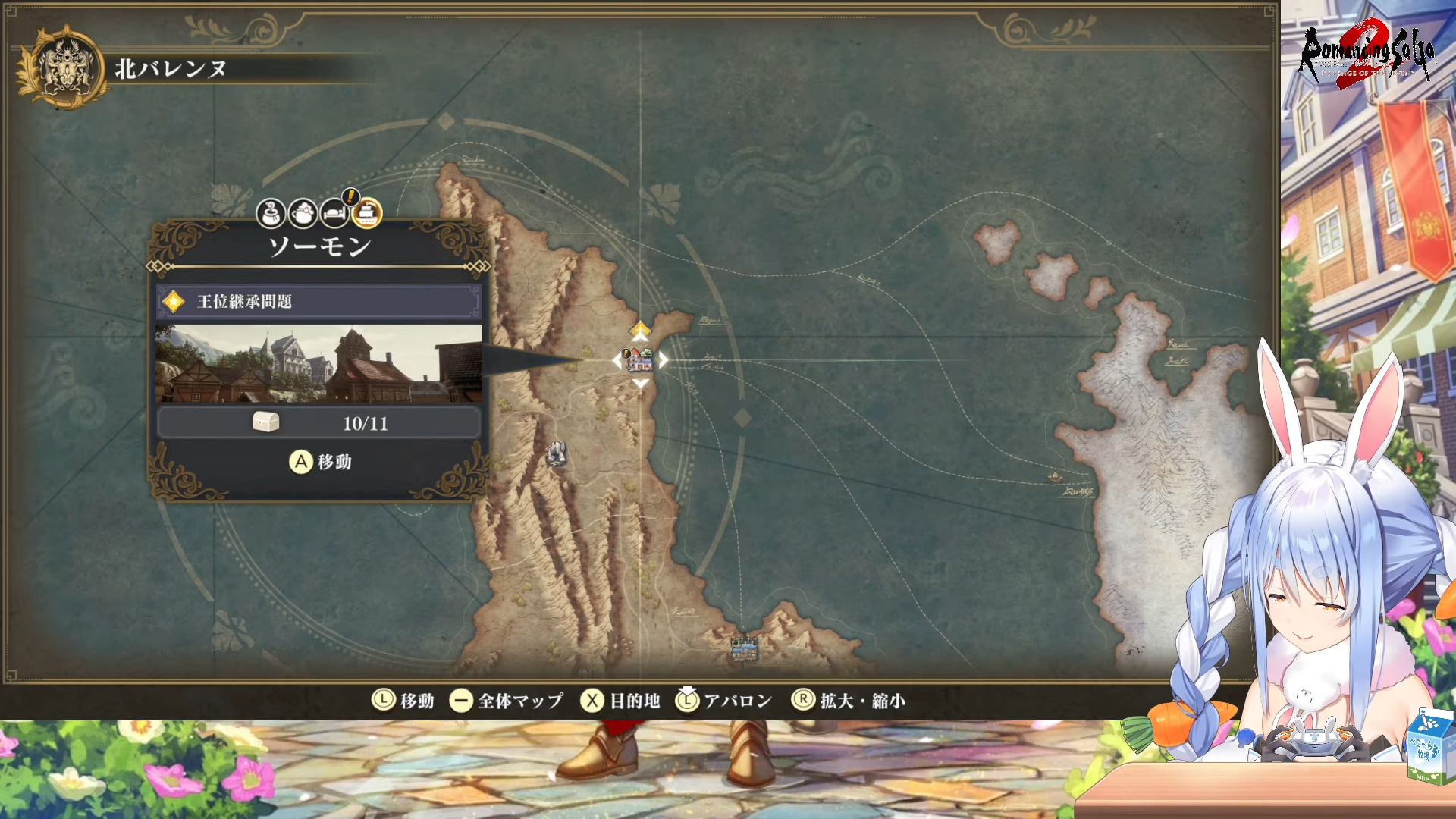Click the small ship marker at sea

(1055, 476)
